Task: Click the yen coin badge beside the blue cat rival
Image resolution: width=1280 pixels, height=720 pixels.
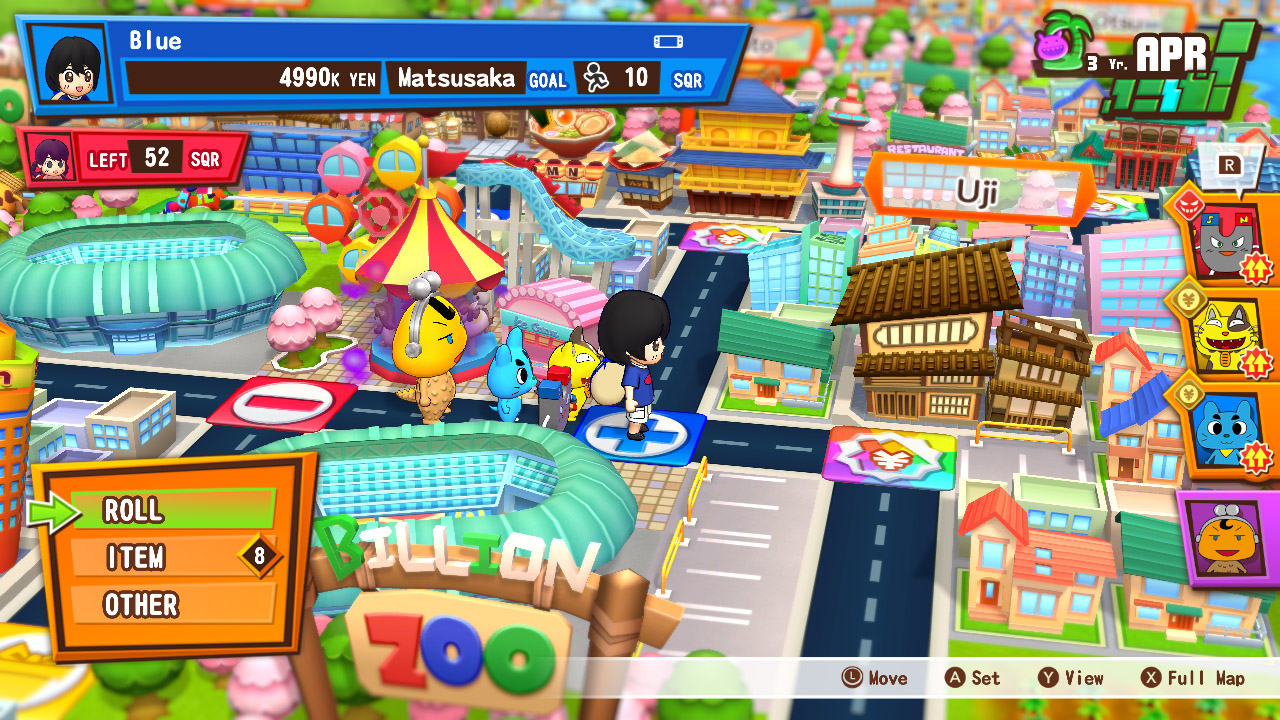Action: [1188, 391]
